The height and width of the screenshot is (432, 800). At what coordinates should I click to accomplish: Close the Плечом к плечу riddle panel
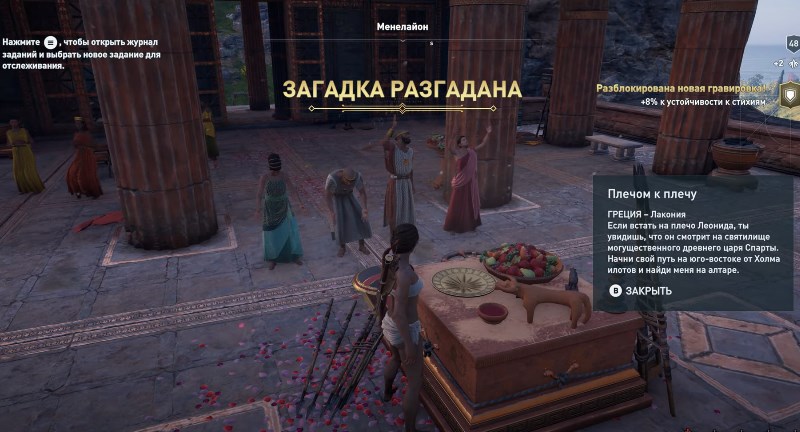coord(641,291)
